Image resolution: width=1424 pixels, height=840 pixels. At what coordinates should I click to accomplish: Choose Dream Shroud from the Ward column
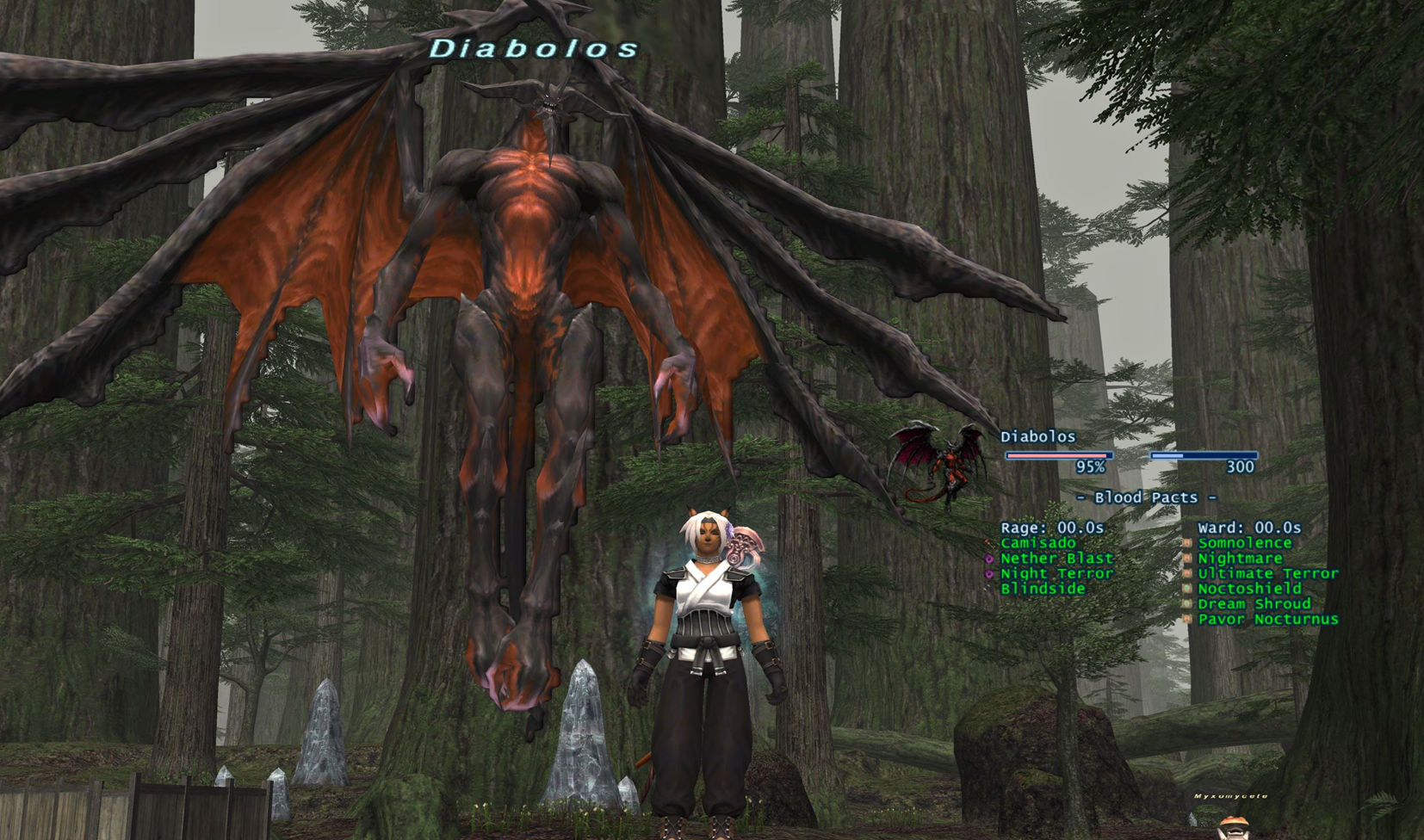point(1254,604)
